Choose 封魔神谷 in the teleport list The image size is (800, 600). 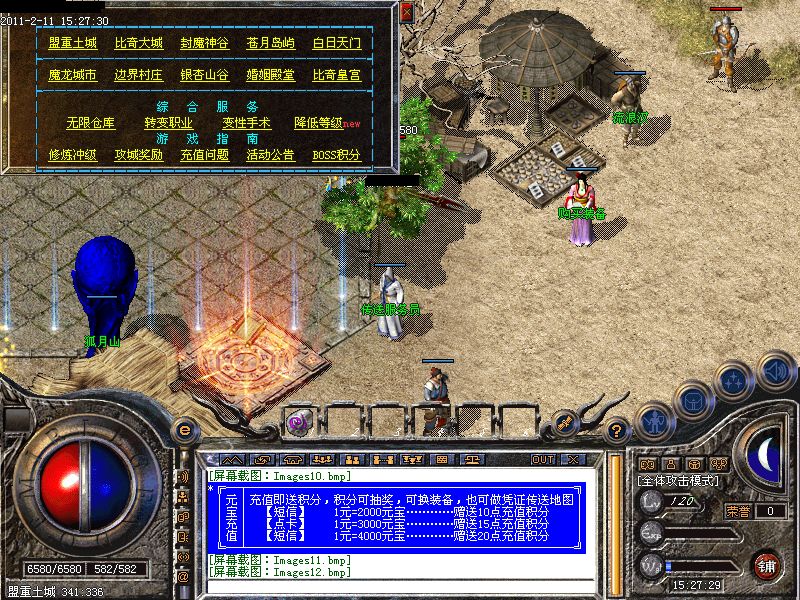[204, 44]
